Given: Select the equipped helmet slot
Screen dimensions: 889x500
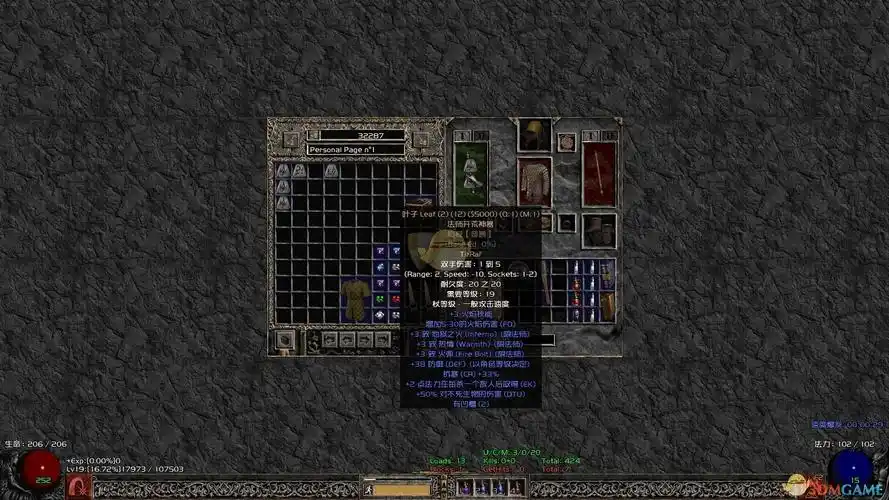Looking at the screenshot, I should coord(533,136).
